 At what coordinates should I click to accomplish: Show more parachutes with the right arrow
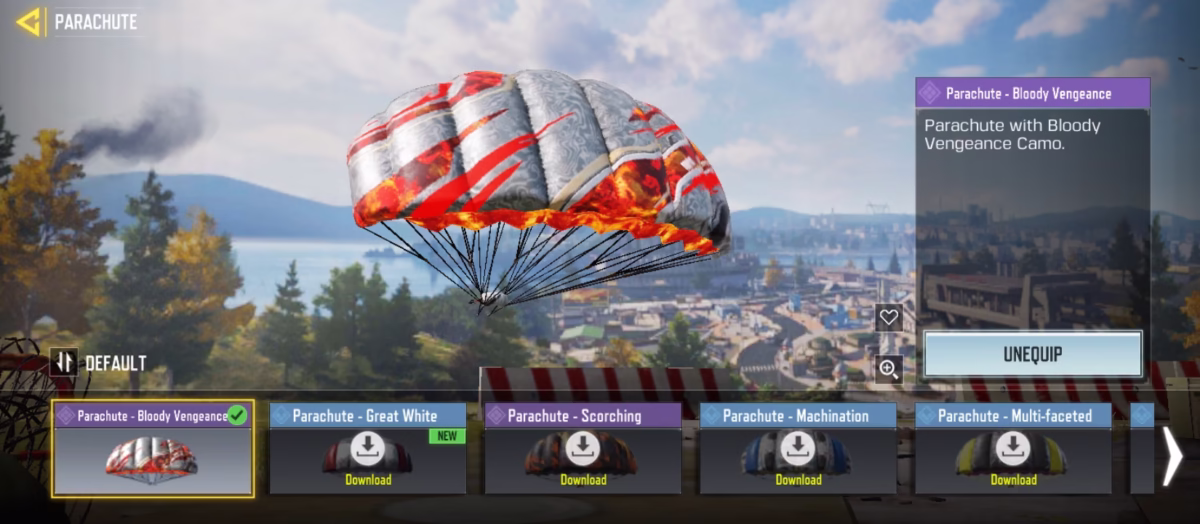1172,456
